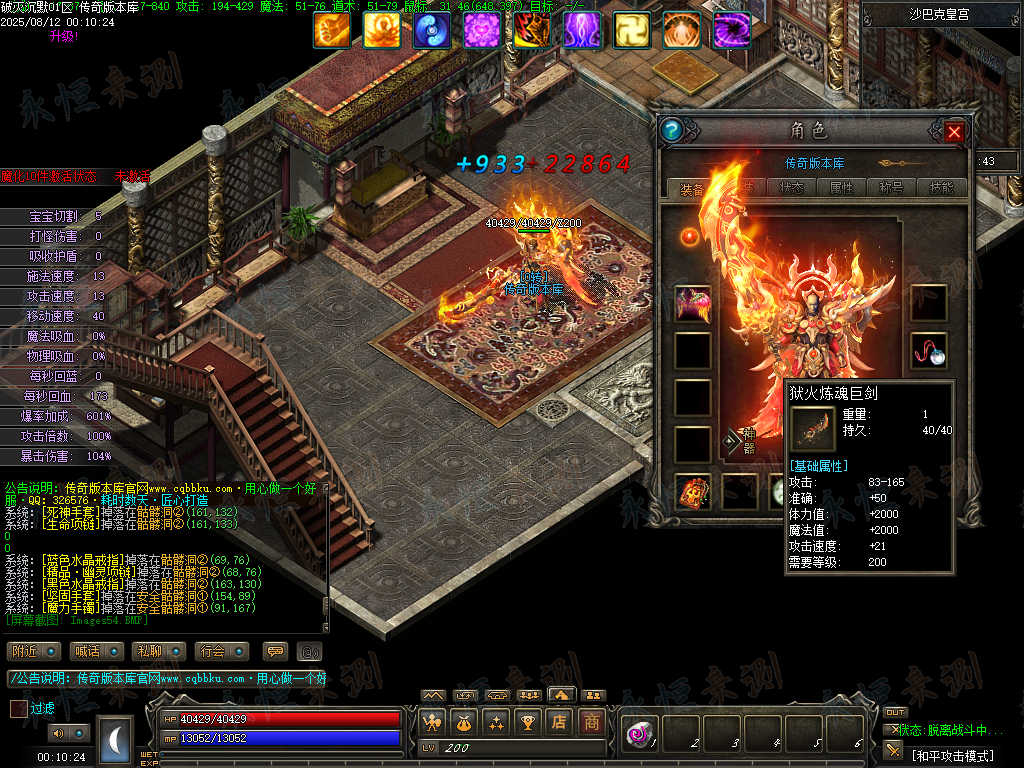This screenshot has height=768, width=1024.
Task: Click the 神器 artifact button
Action: [743, 441]
